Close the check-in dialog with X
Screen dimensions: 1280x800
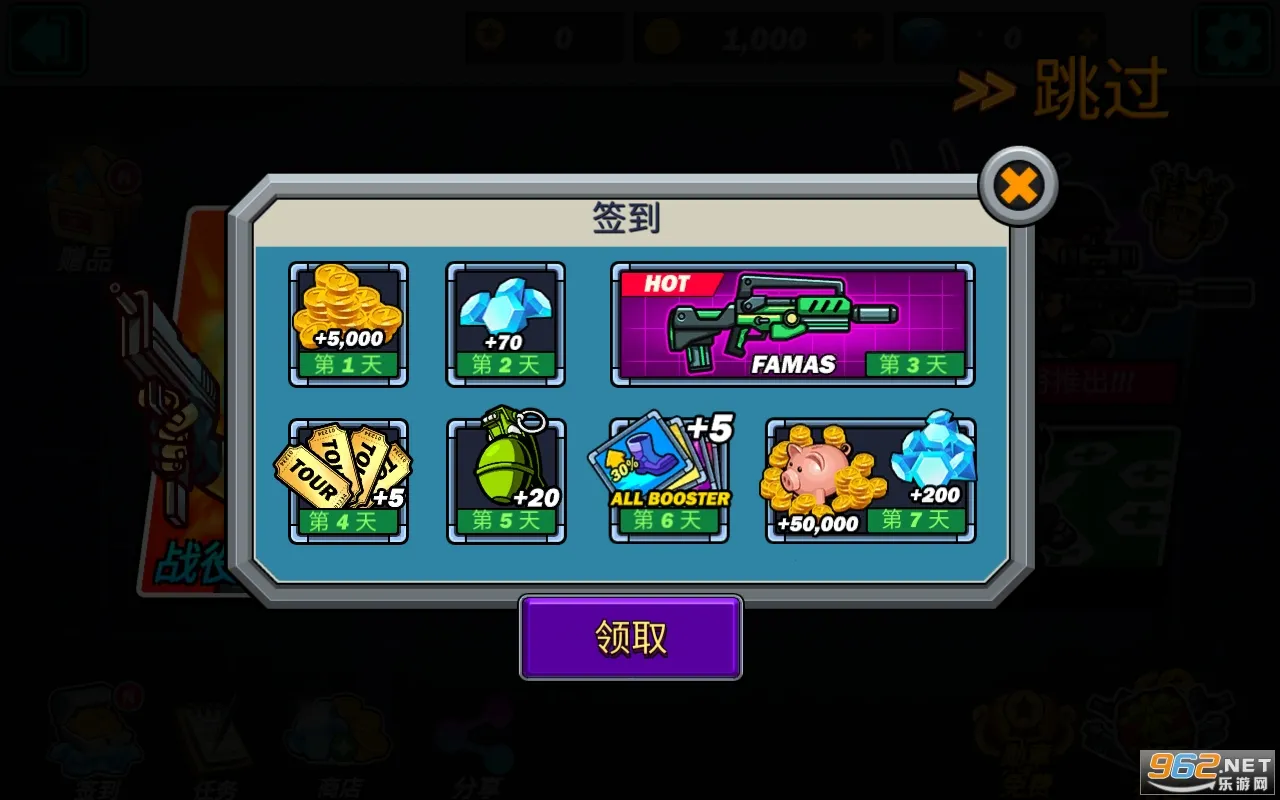[x=1017, y=184]
